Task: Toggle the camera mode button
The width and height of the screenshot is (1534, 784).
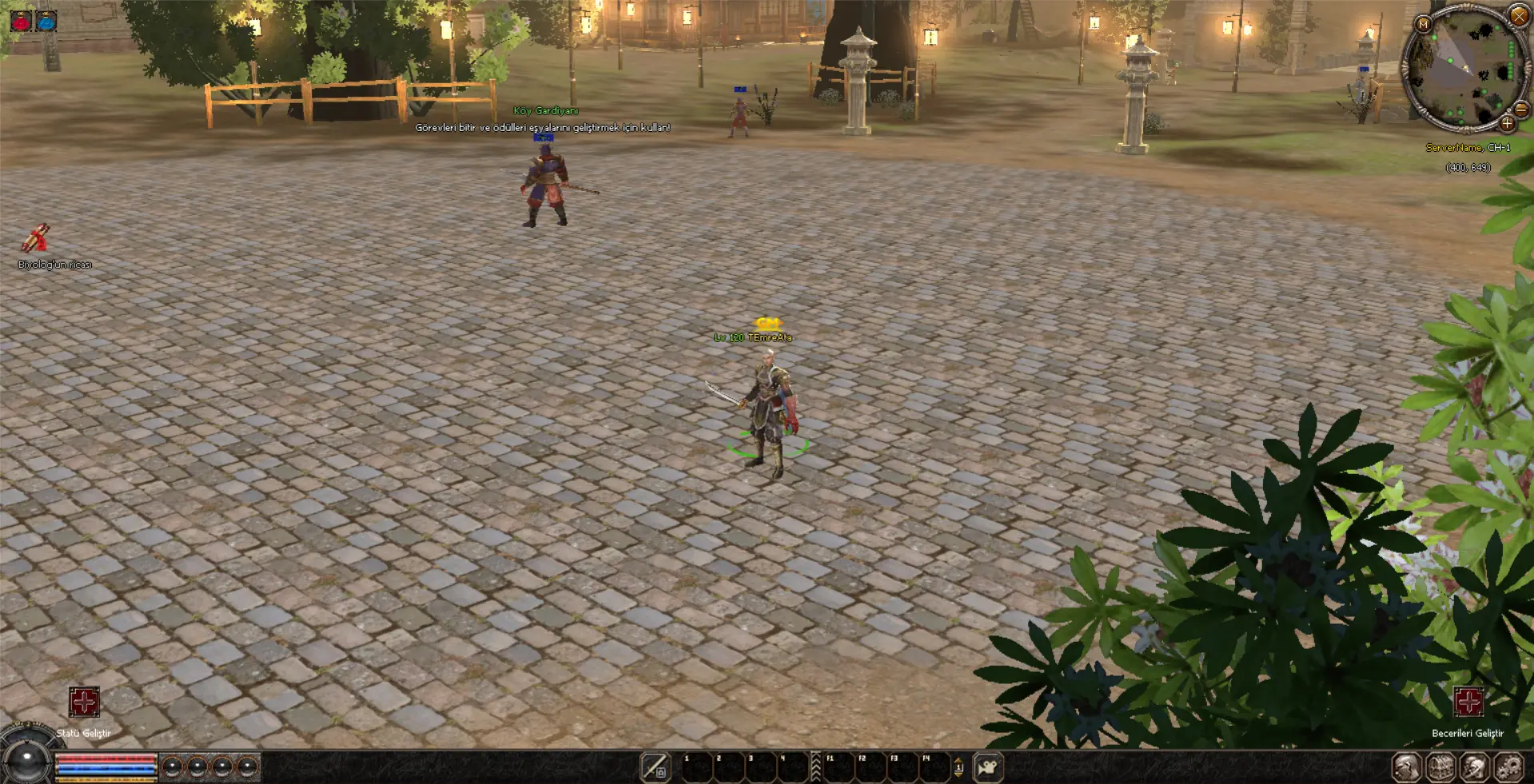Action: 988,767
